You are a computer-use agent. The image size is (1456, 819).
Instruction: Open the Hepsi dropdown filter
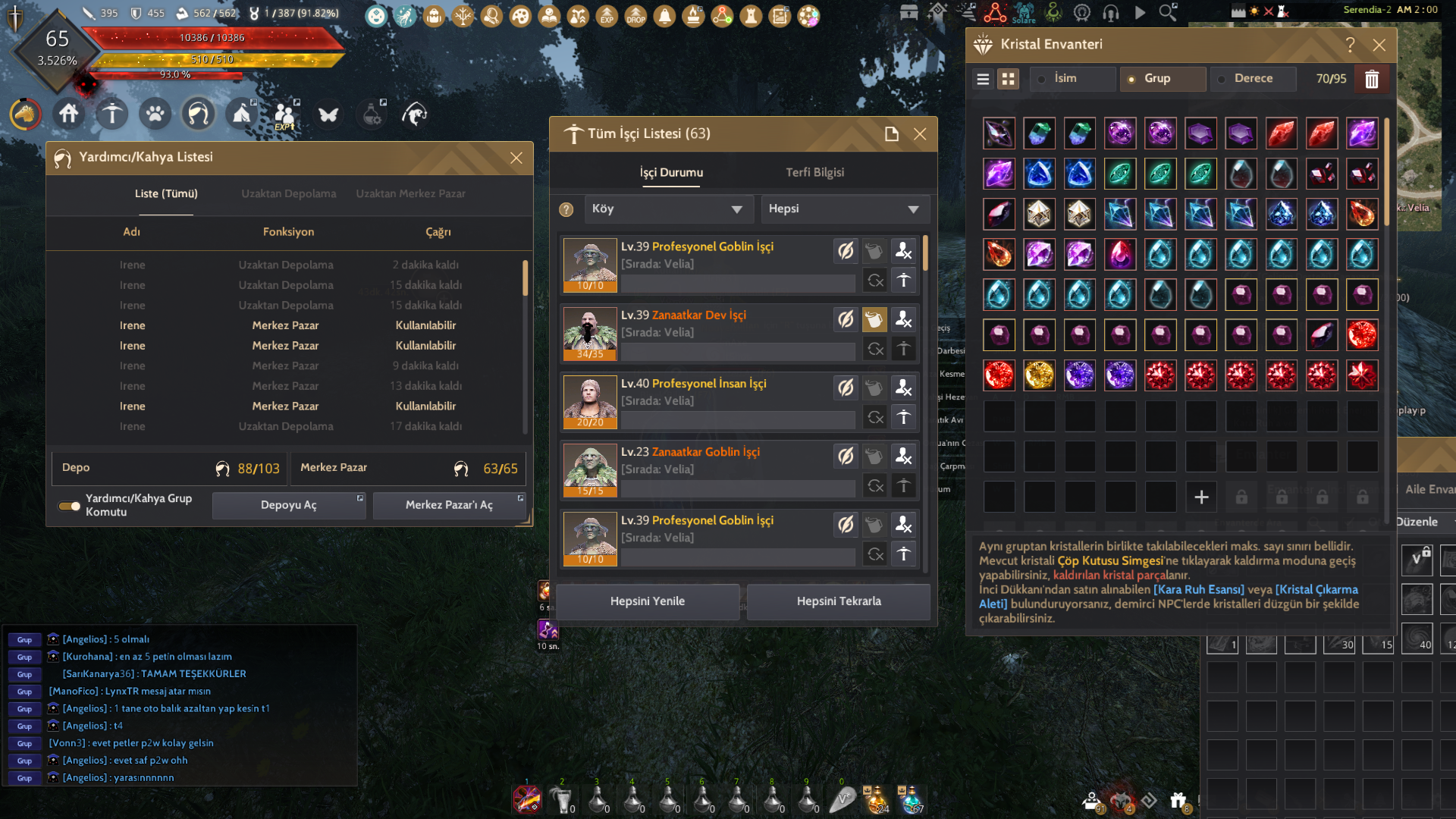pyautogui.click(x=844, y=209)
